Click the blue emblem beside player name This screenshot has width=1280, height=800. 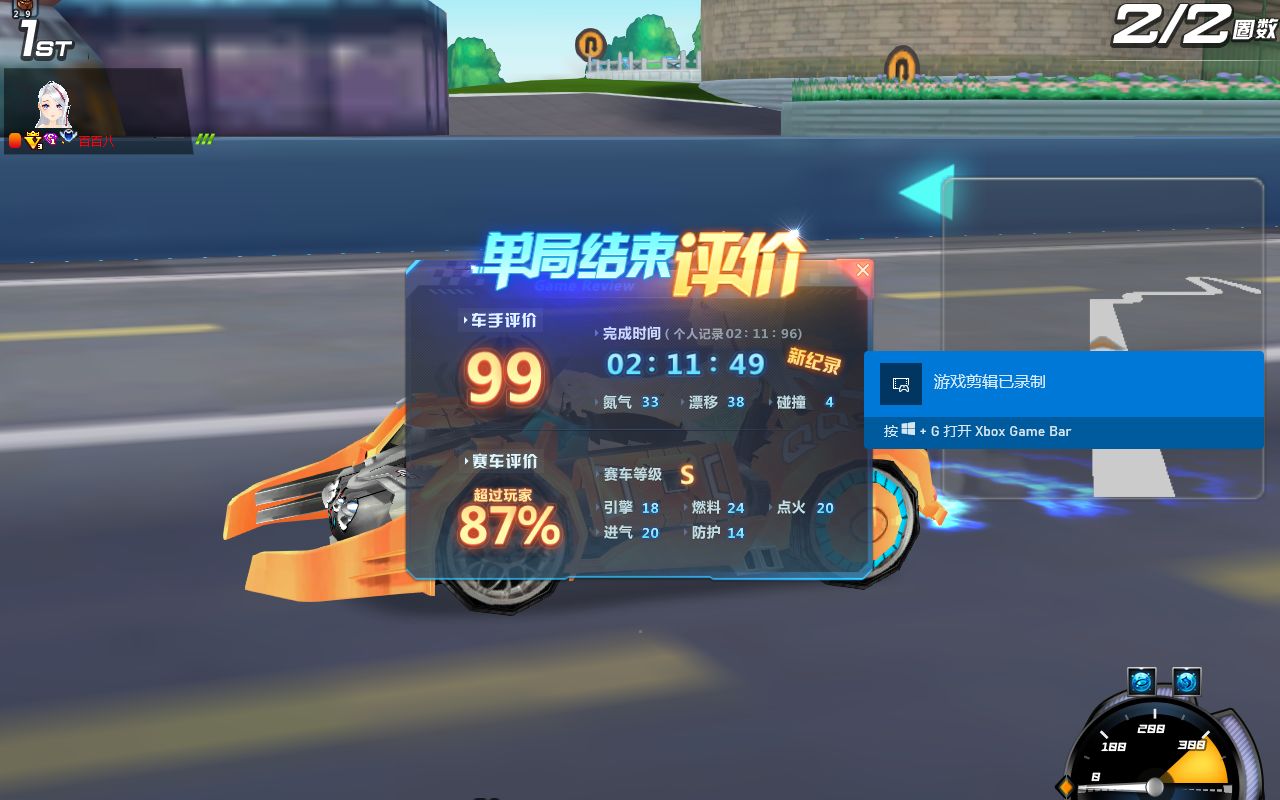(x=69, y=137)
